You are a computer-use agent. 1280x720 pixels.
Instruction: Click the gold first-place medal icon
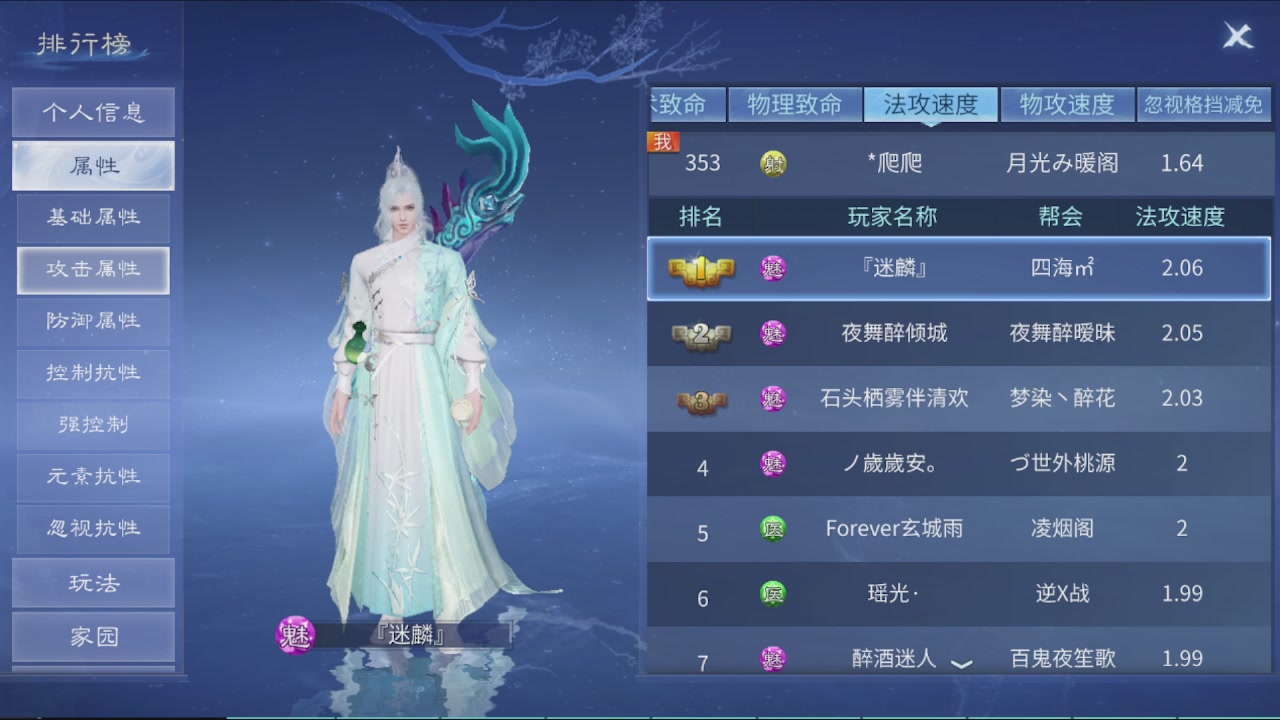702,268
